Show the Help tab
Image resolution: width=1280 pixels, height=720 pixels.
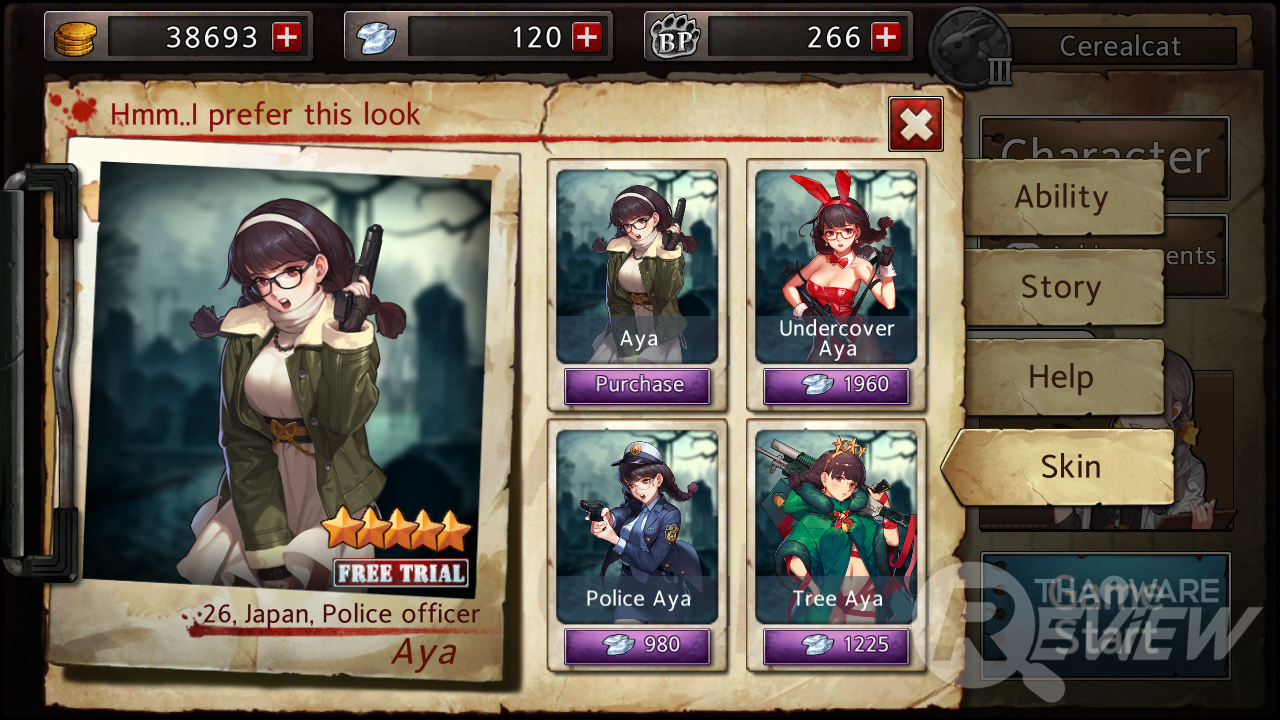(1062, 377)
